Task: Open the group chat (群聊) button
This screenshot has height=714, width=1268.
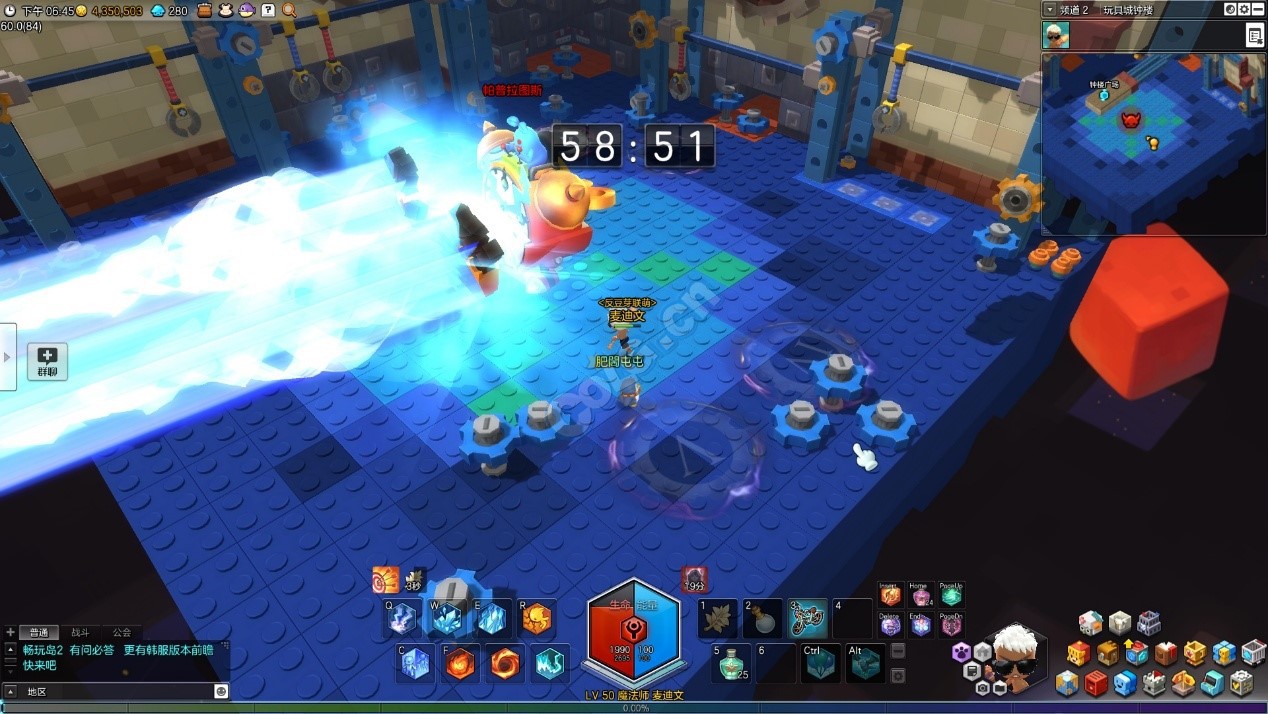Action: tap(47, 361)
